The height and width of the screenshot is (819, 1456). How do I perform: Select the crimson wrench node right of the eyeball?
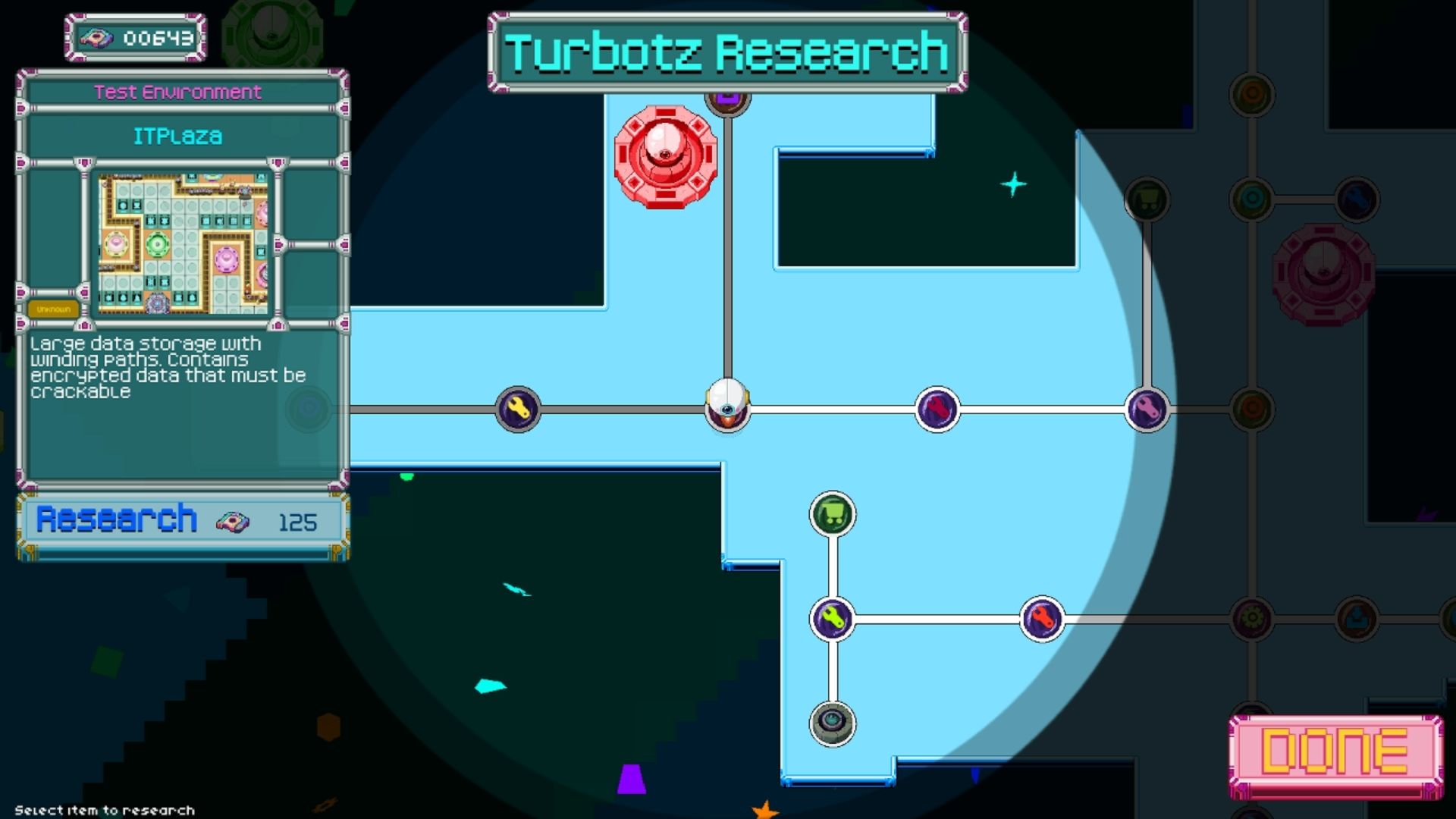point(937,409)
